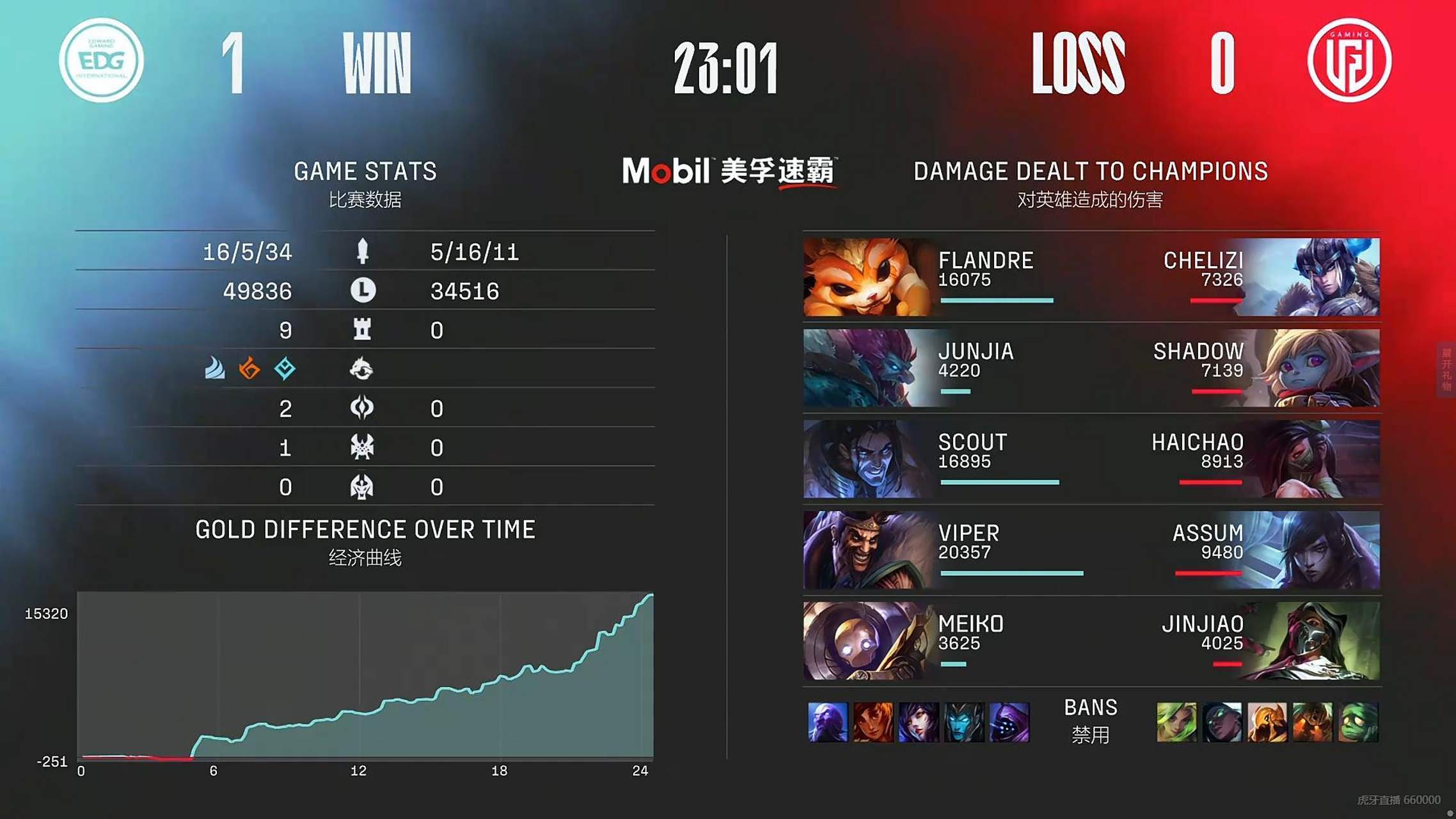This screenshot has width=1456, height=819.
Task: Select the dragon kills icon
Action: coord(361,370)
